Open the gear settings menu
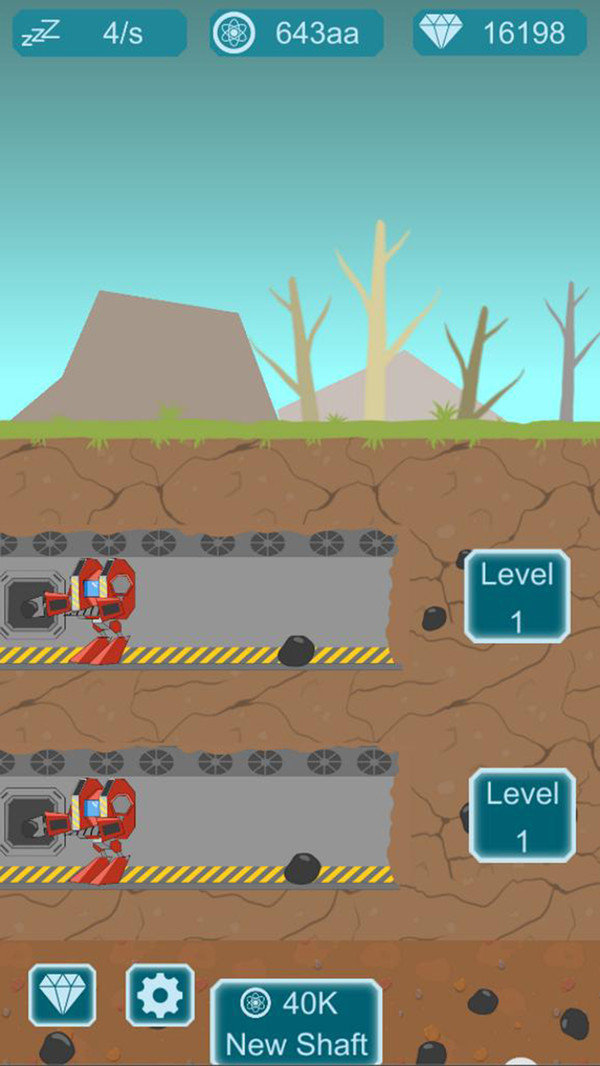This screenshot has width=600, height=1066. [160, 994]
